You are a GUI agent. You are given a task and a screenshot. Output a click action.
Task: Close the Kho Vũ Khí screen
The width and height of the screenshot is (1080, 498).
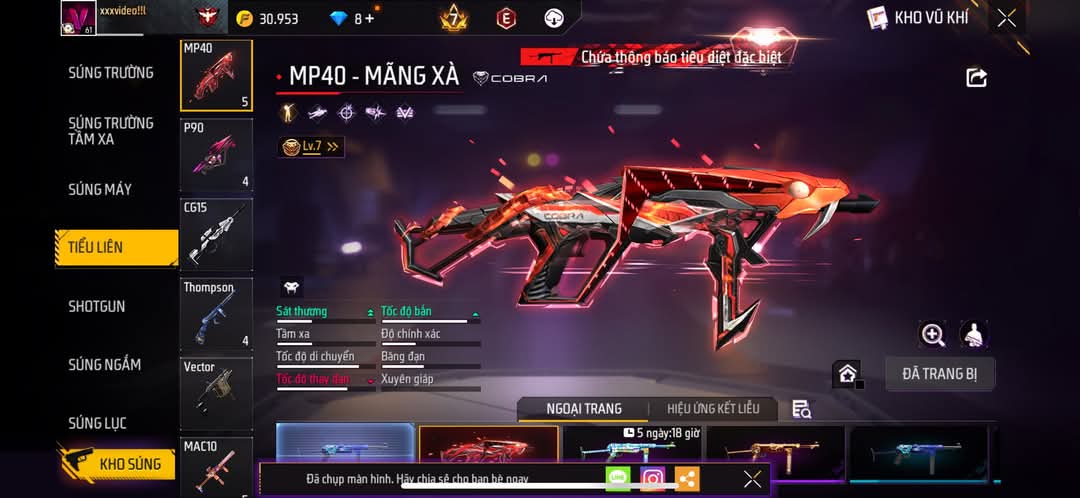tap(1007, 18)
